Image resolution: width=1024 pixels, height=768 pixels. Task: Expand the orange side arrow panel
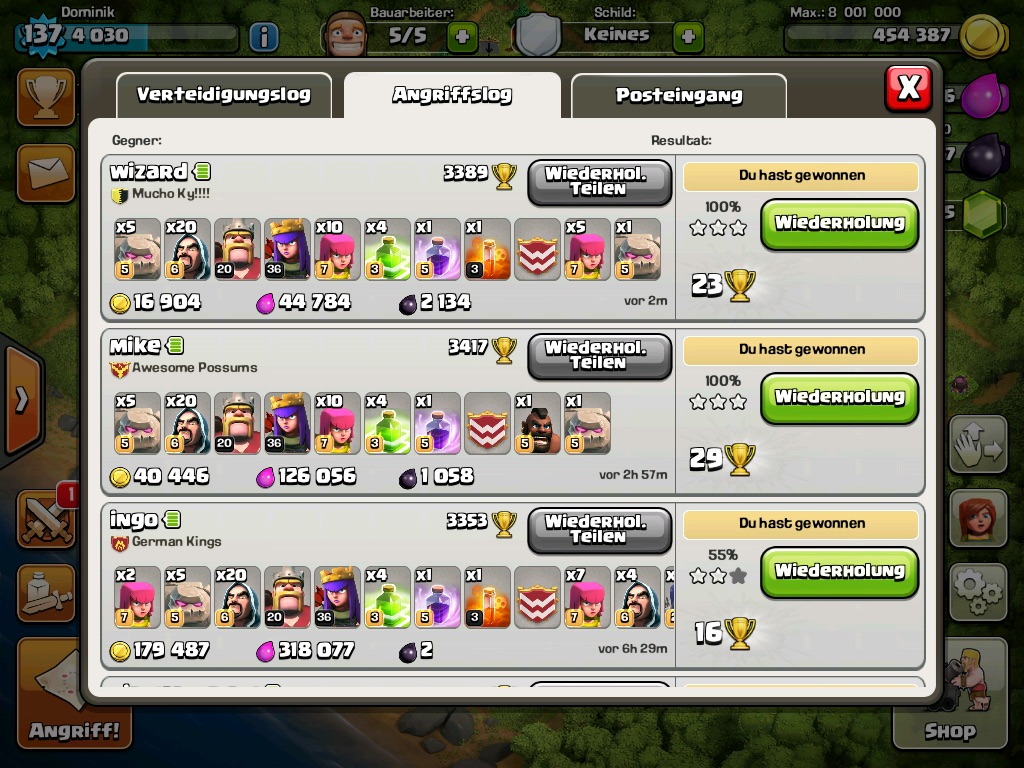tap(22, 400)
